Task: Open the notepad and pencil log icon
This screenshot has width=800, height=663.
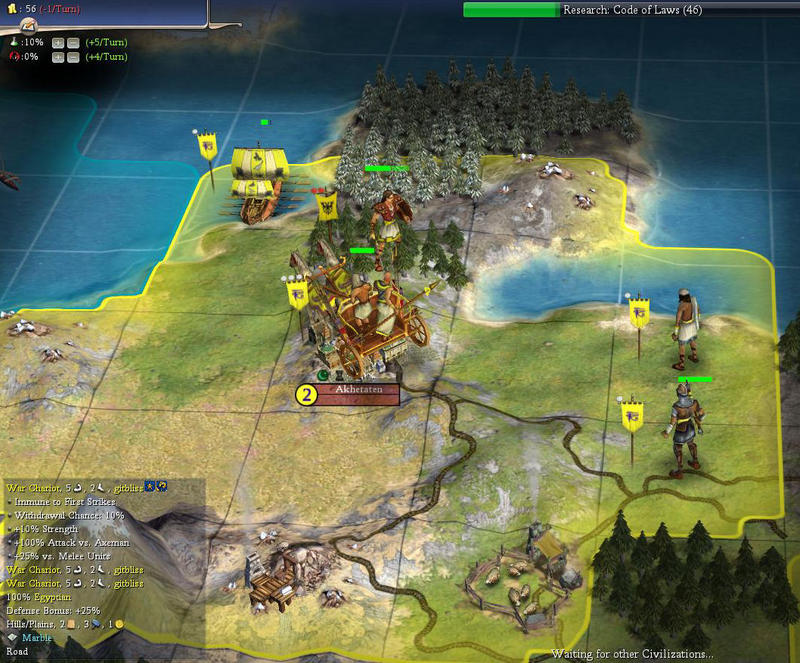Action: coord(29,24)
